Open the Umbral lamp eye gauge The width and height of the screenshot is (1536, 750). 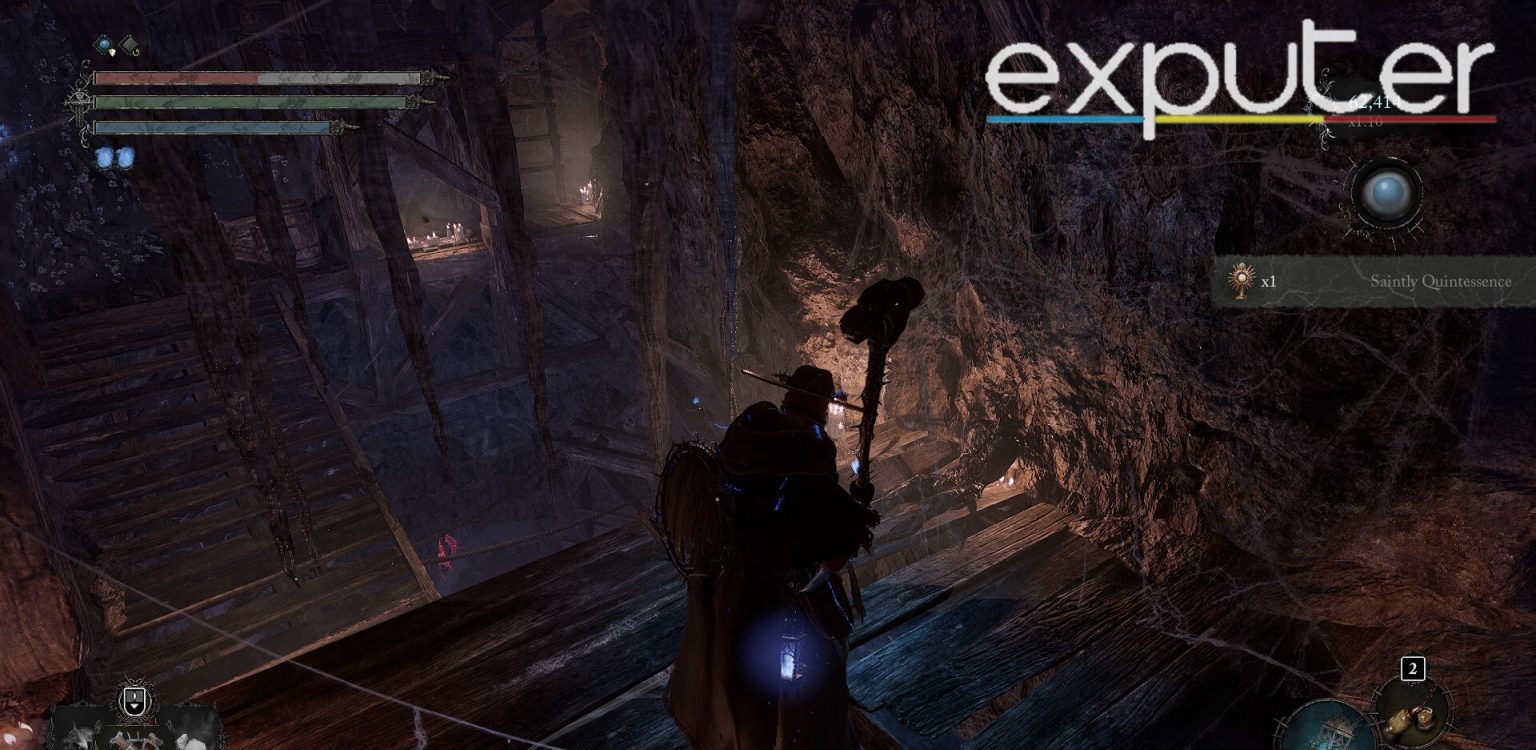[x=1389, y=193]
